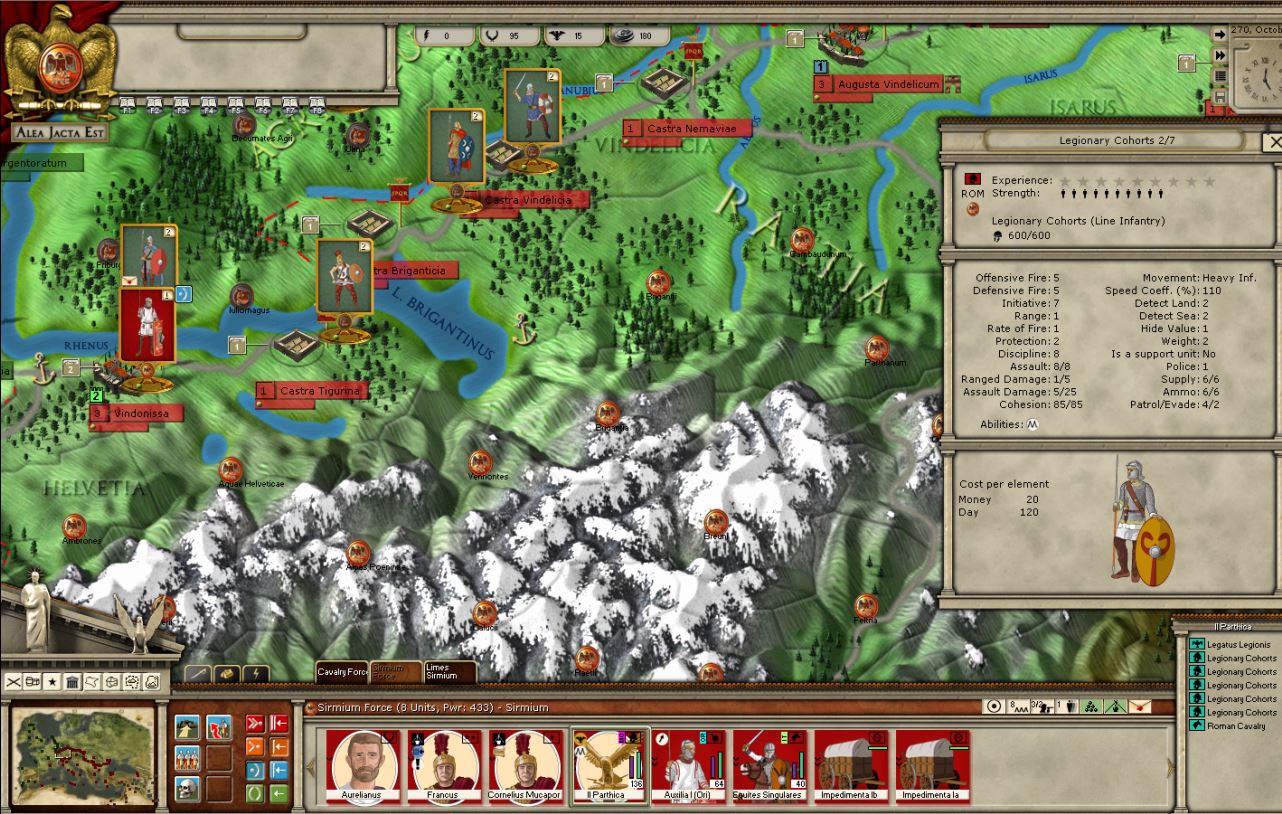Open the list-lines menu button beside the clock
1282x814 pixels.
coord(1220,76)
